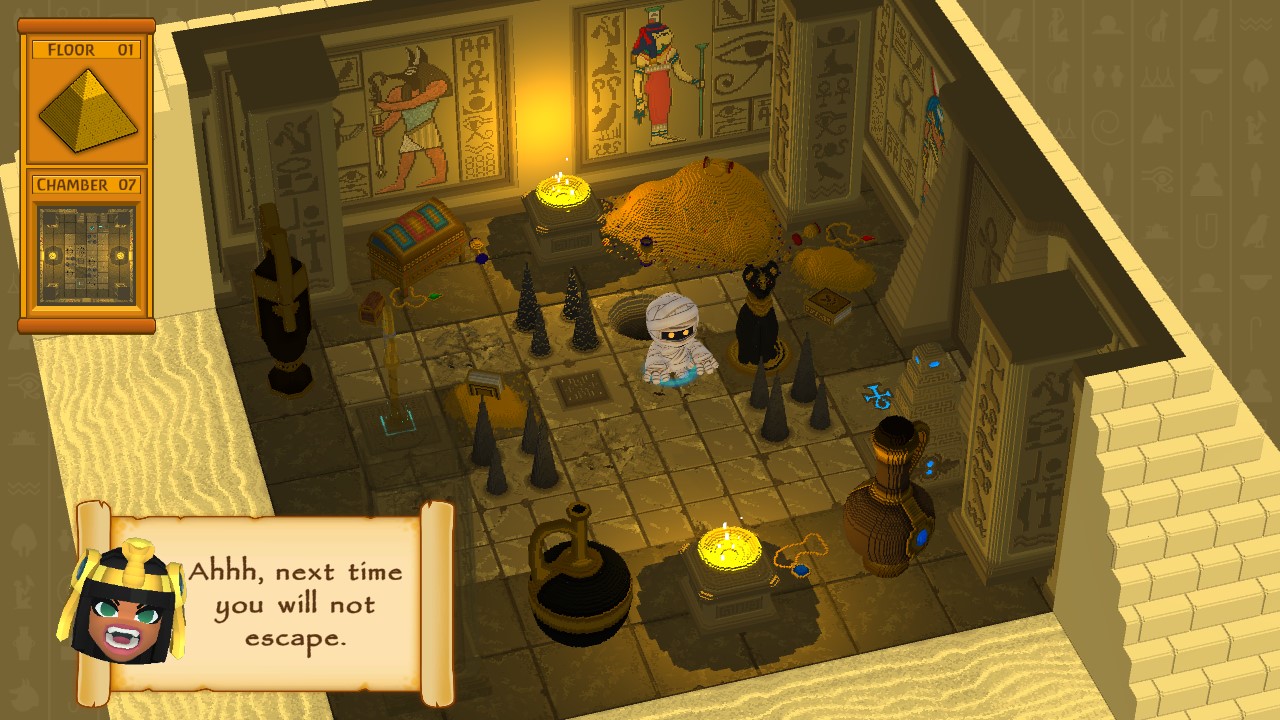Select the Chamber 07 header tab
The image size is (1280, 720).
click(85, 185)
